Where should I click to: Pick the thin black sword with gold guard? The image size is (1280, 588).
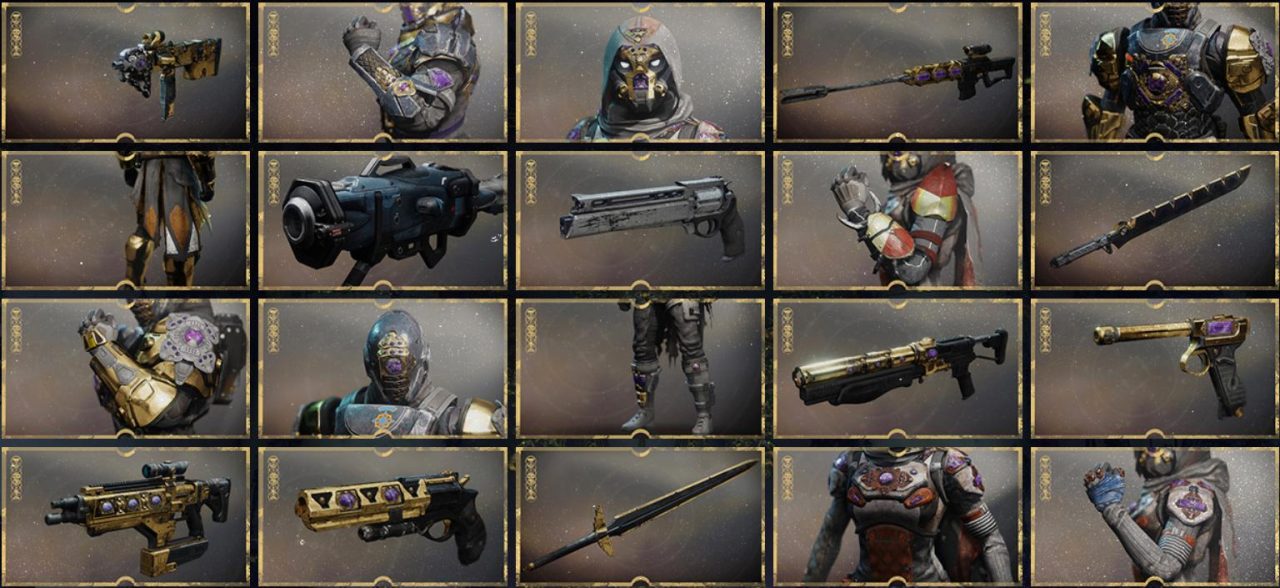click(641, 515)
